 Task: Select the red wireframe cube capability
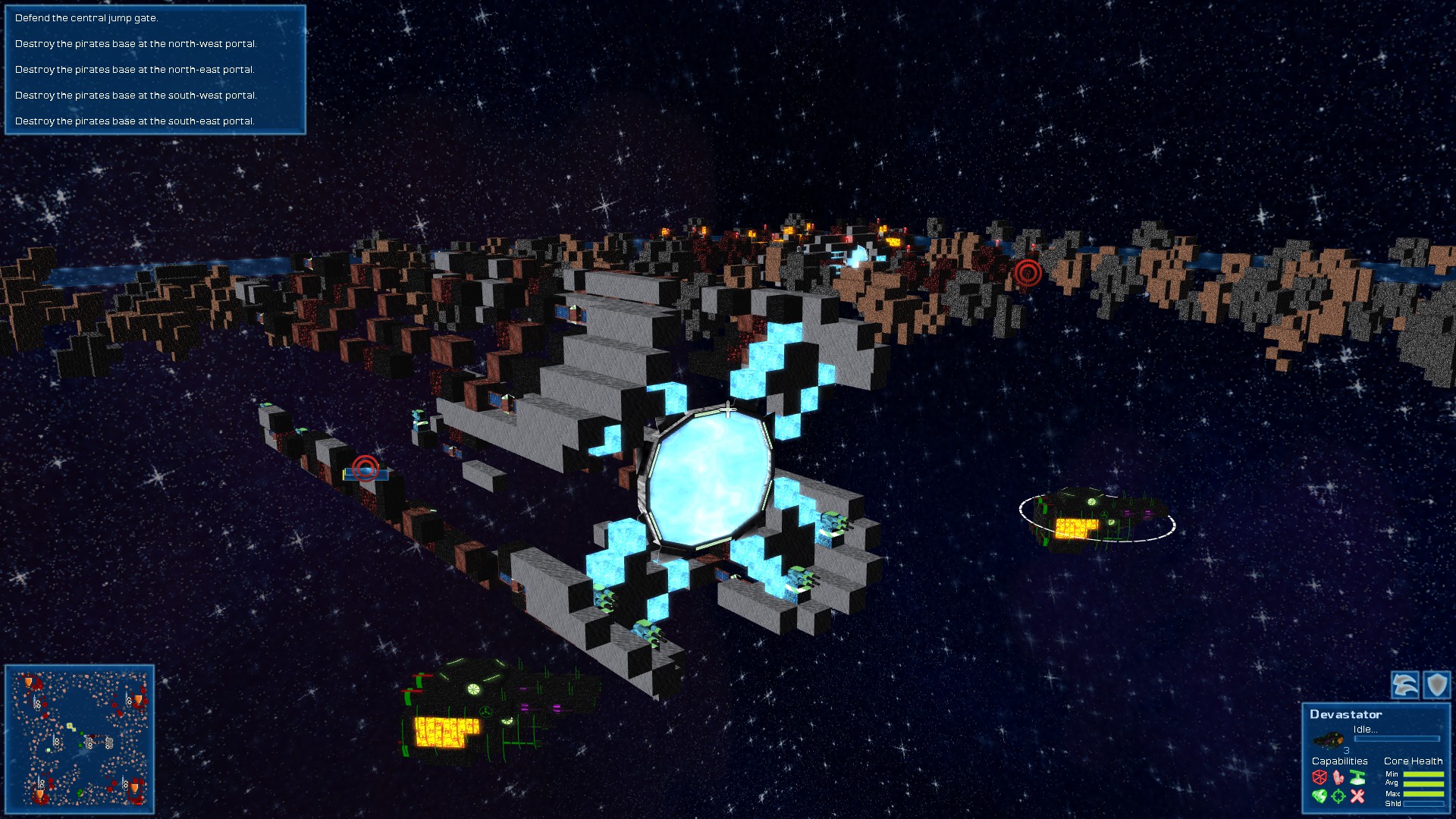click(x=1320, y=778)
